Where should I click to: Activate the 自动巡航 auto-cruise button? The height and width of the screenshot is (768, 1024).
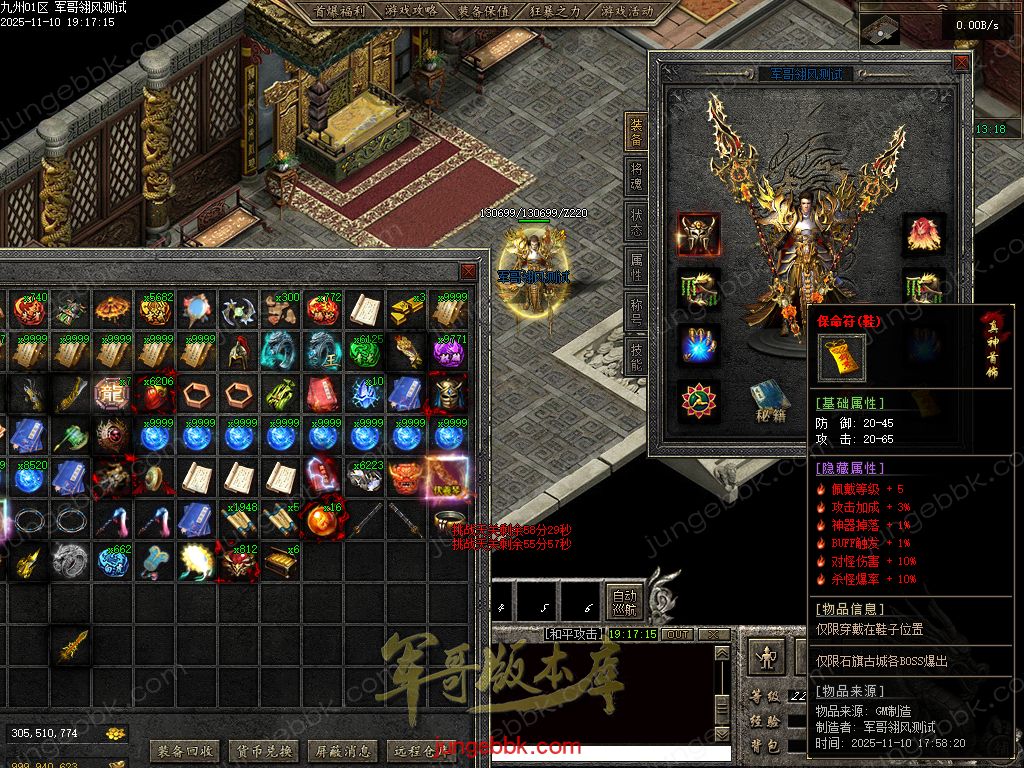pos(624,602)
